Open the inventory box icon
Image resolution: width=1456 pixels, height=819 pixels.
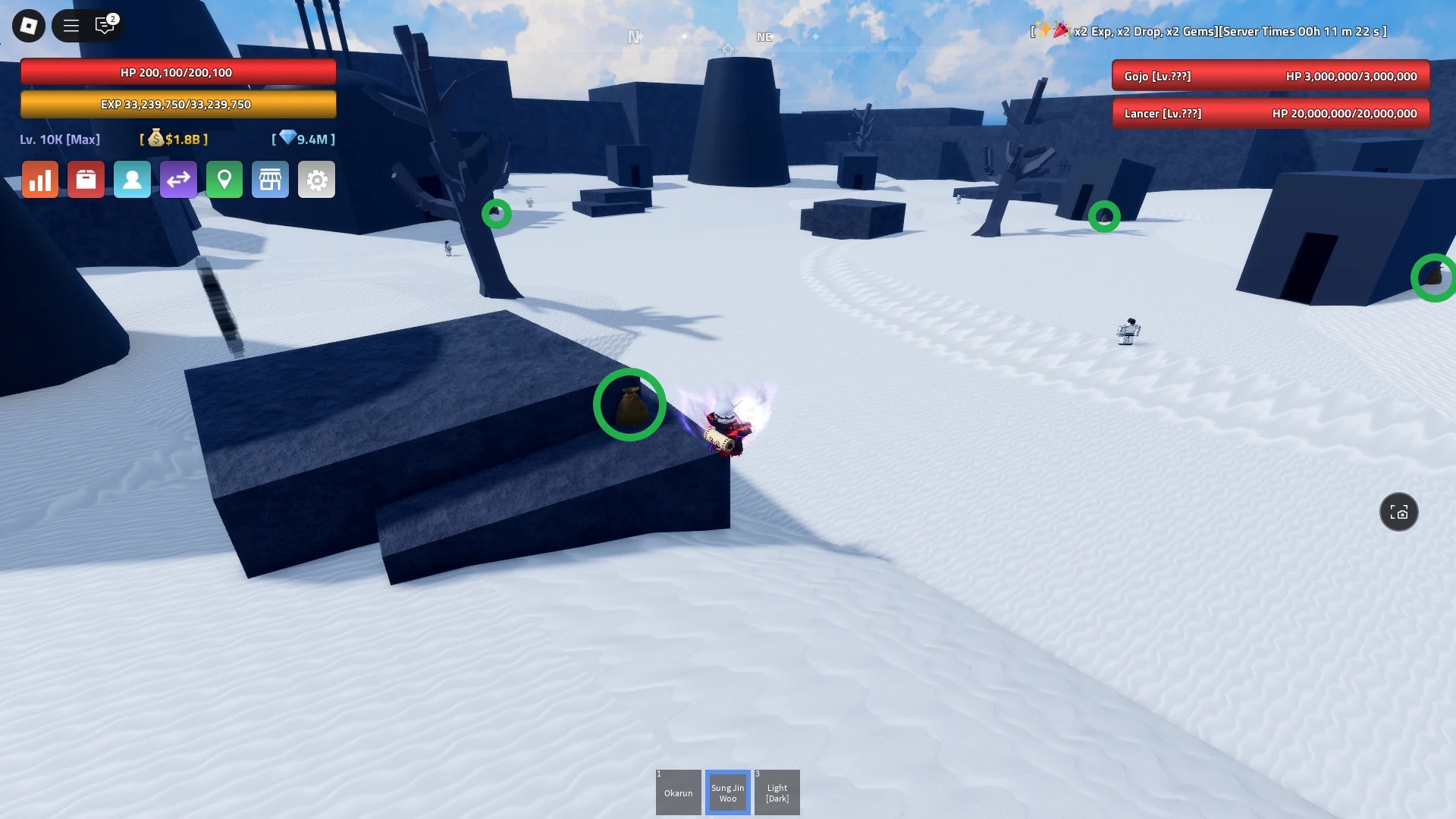[86, 180]
